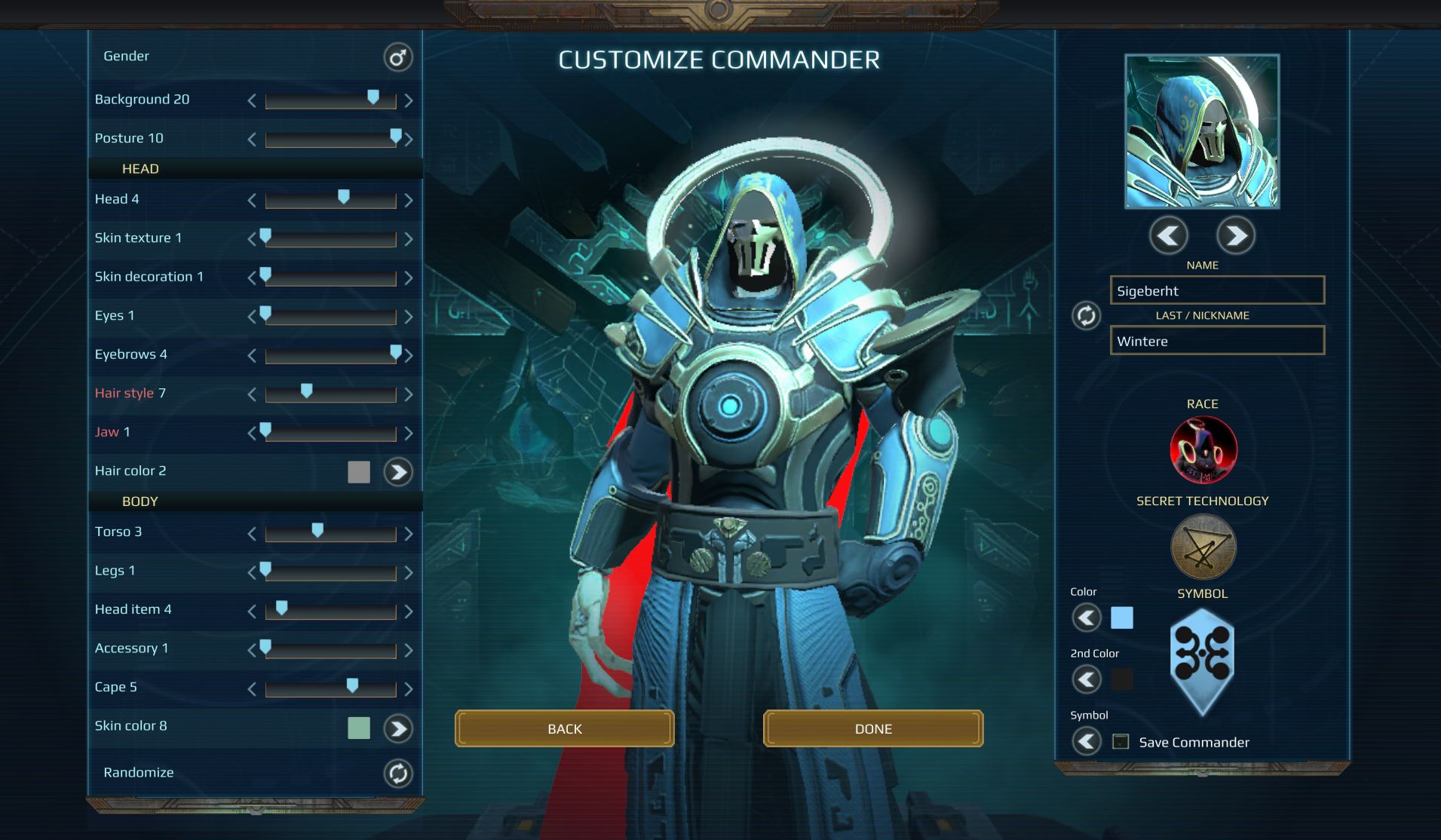Image resolution: width=1441 pixels, height=840 pixels.
Task: Enable the Save Commander checkbox
Action: pos(1119,742)
